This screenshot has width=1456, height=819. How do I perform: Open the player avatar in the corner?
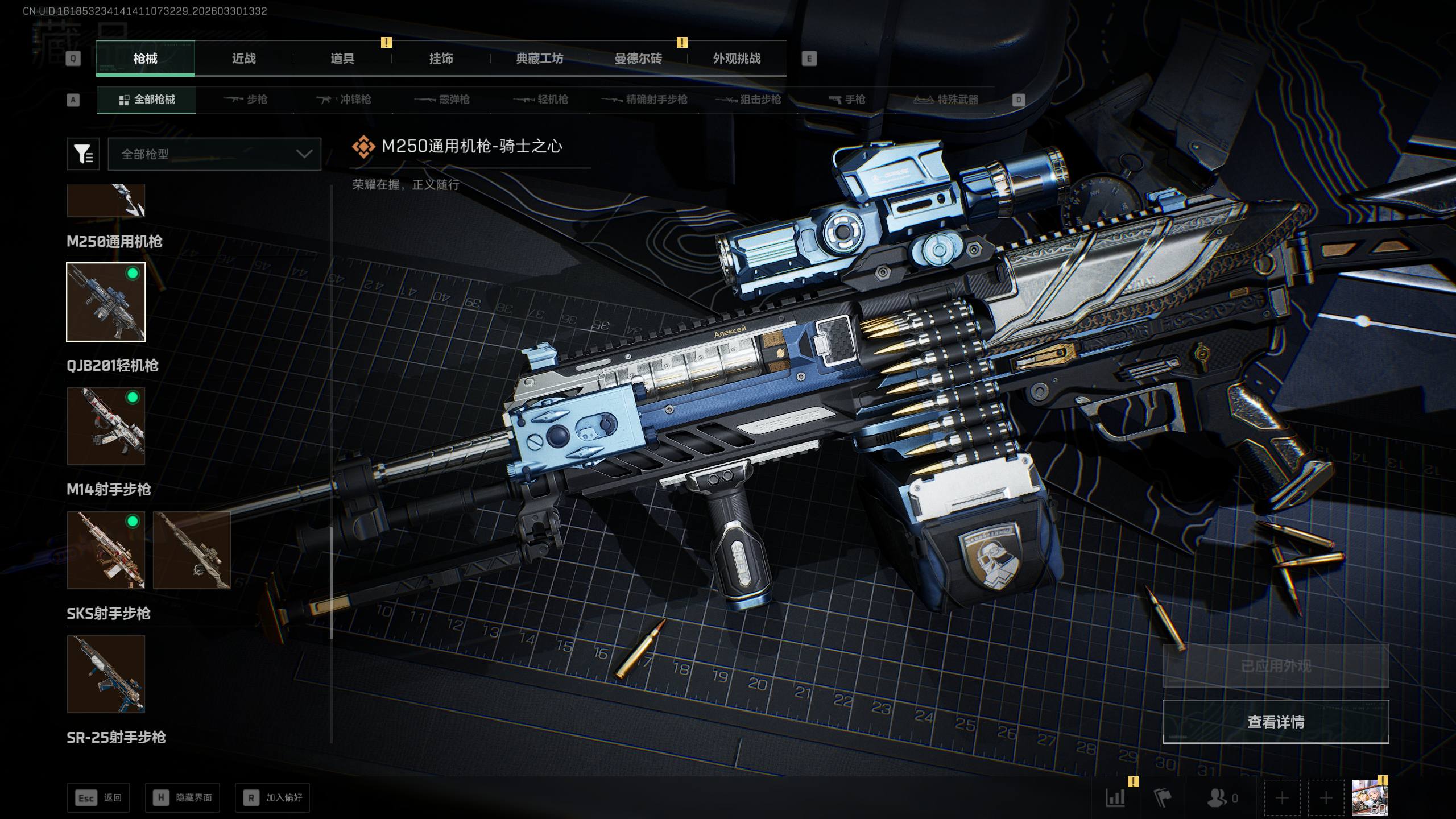click(1370, 797)
